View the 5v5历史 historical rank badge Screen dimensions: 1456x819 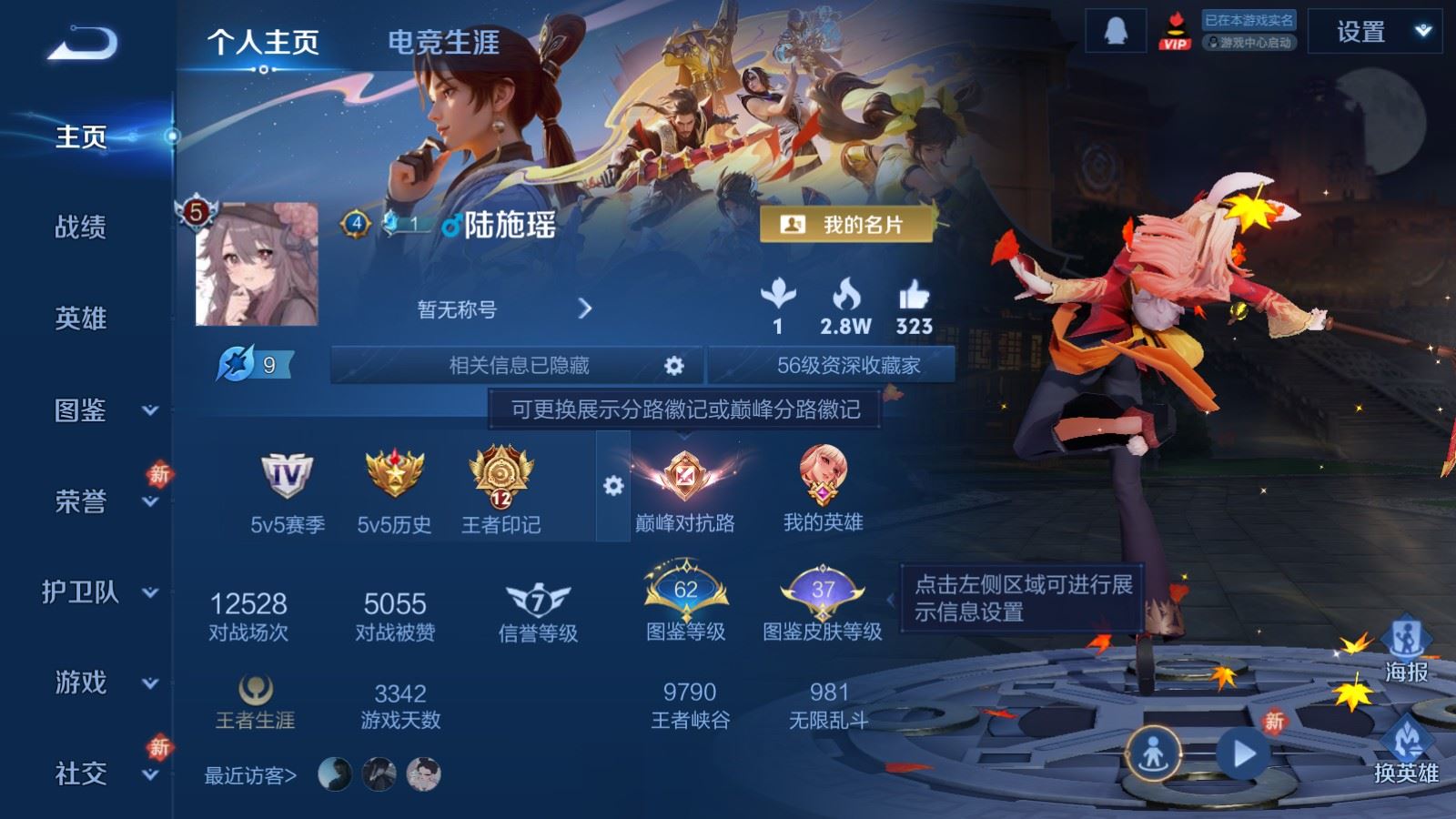click(391, 473)
